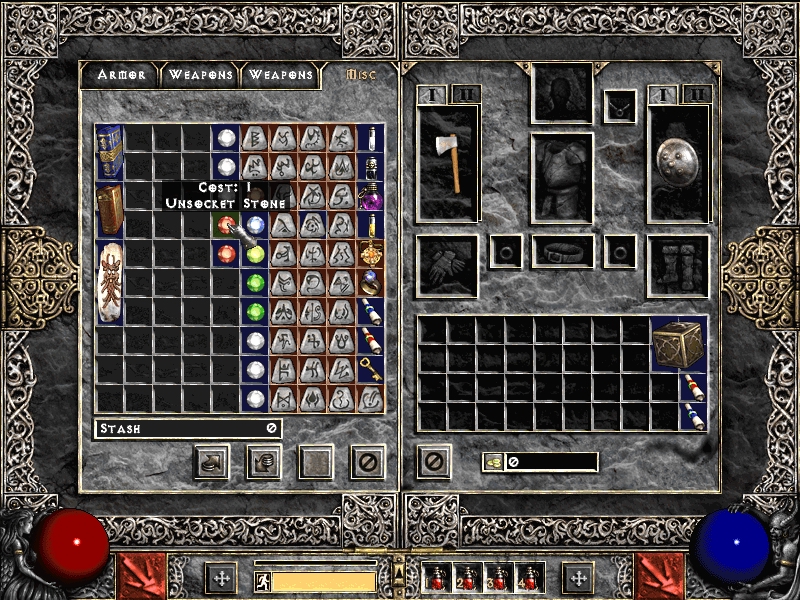The height and width of the screenshot is (600, 800).
Task: Select the blue tome in the vendor grid
Action: tap(109, 152)
